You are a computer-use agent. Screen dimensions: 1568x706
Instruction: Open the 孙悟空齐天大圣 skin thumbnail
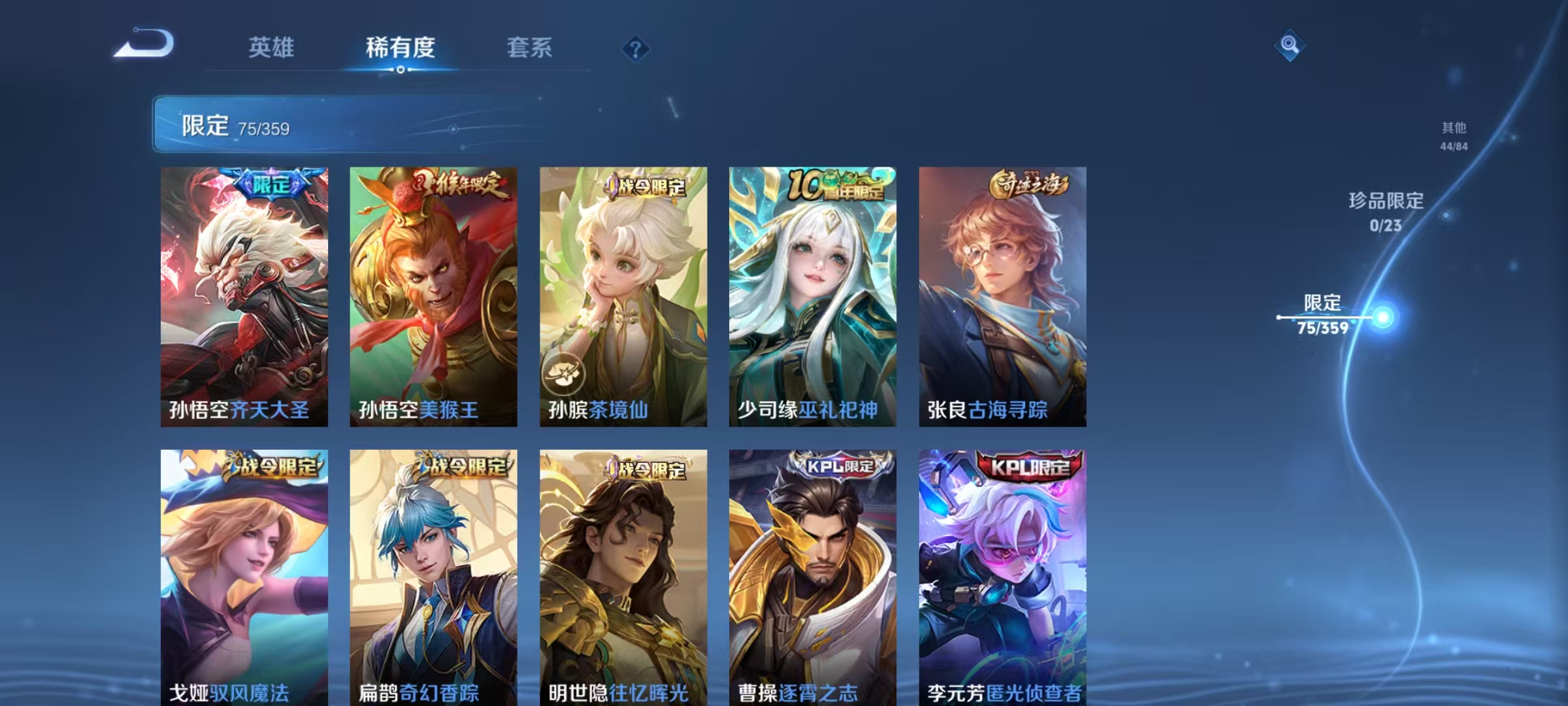pos(245,294)
